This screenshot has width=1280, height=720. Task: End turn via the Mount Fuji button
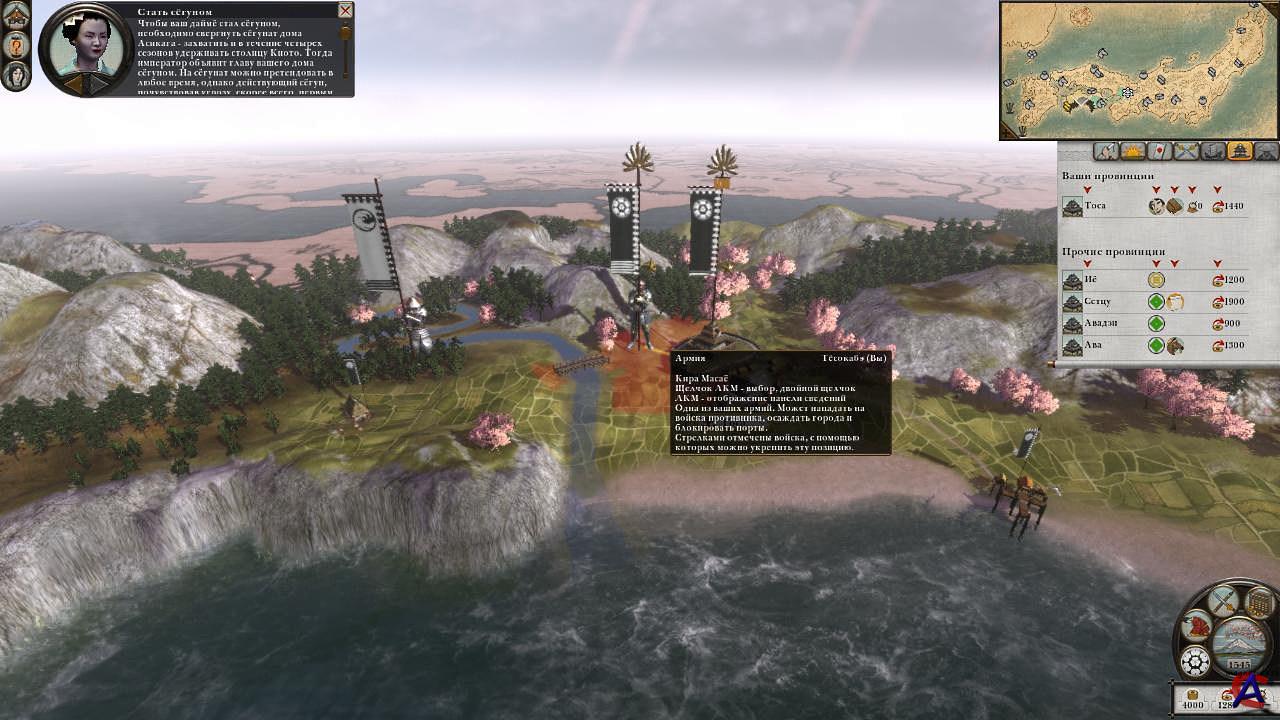pos(1238,644)
